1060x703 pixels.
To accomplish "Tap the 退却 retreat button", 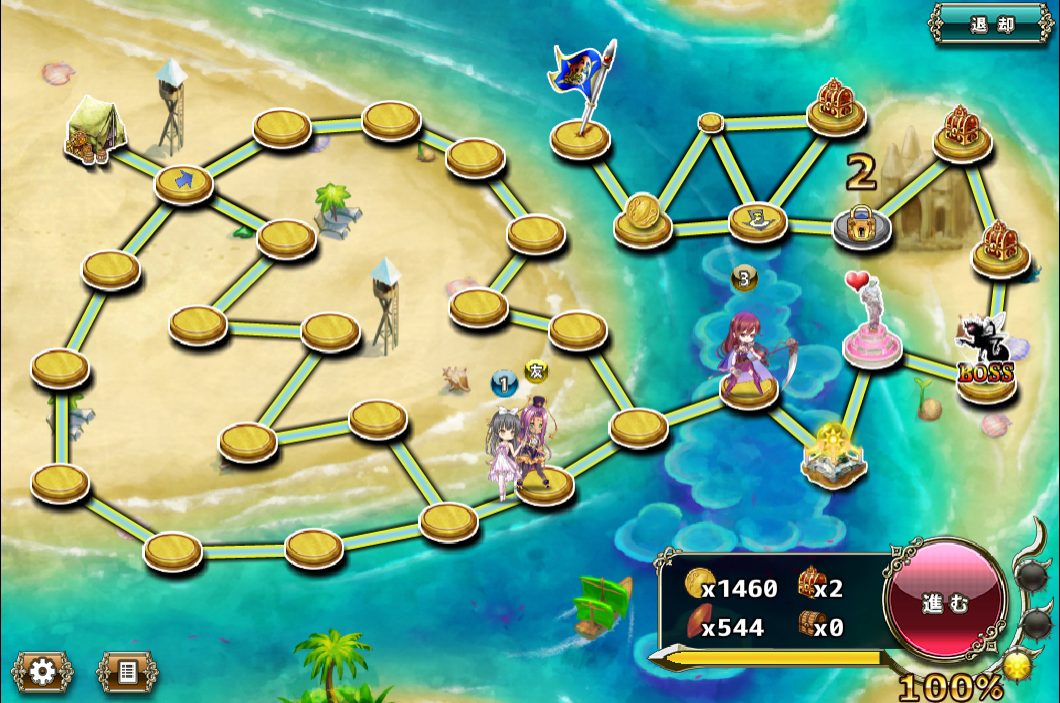I will click(991, 23).
